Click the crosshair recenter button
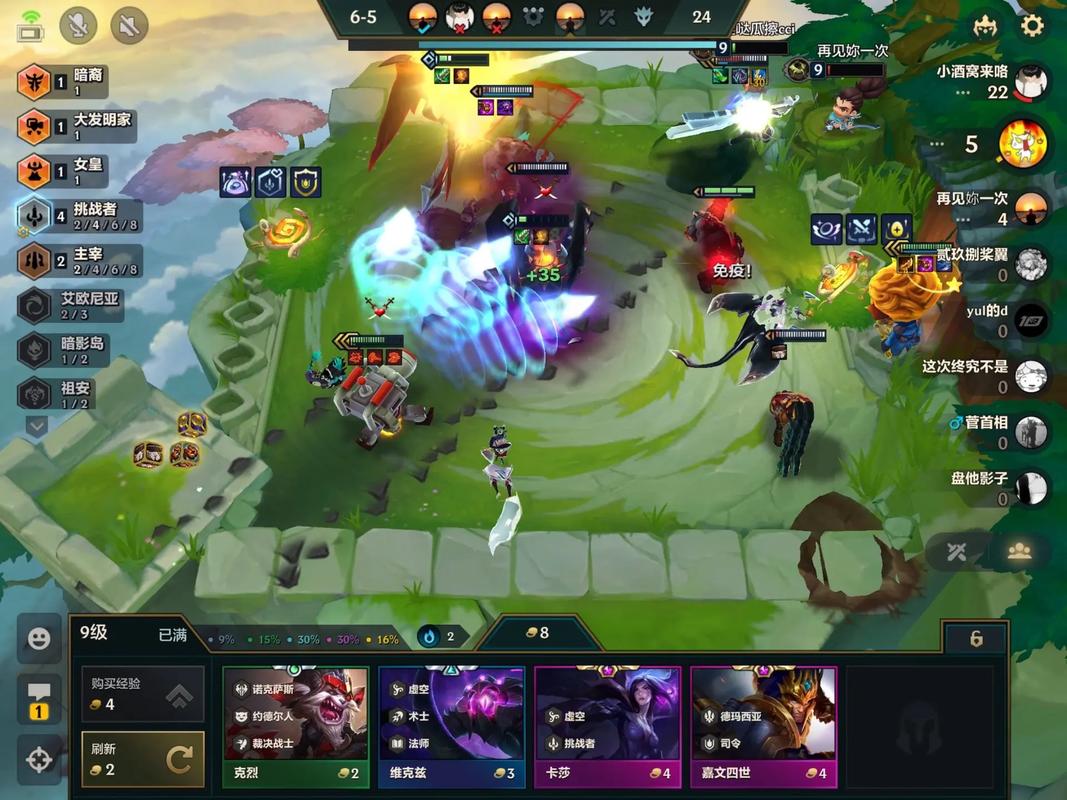This screenshot has width=1067, height=800. pyautogui.click(x=39, y=760)
